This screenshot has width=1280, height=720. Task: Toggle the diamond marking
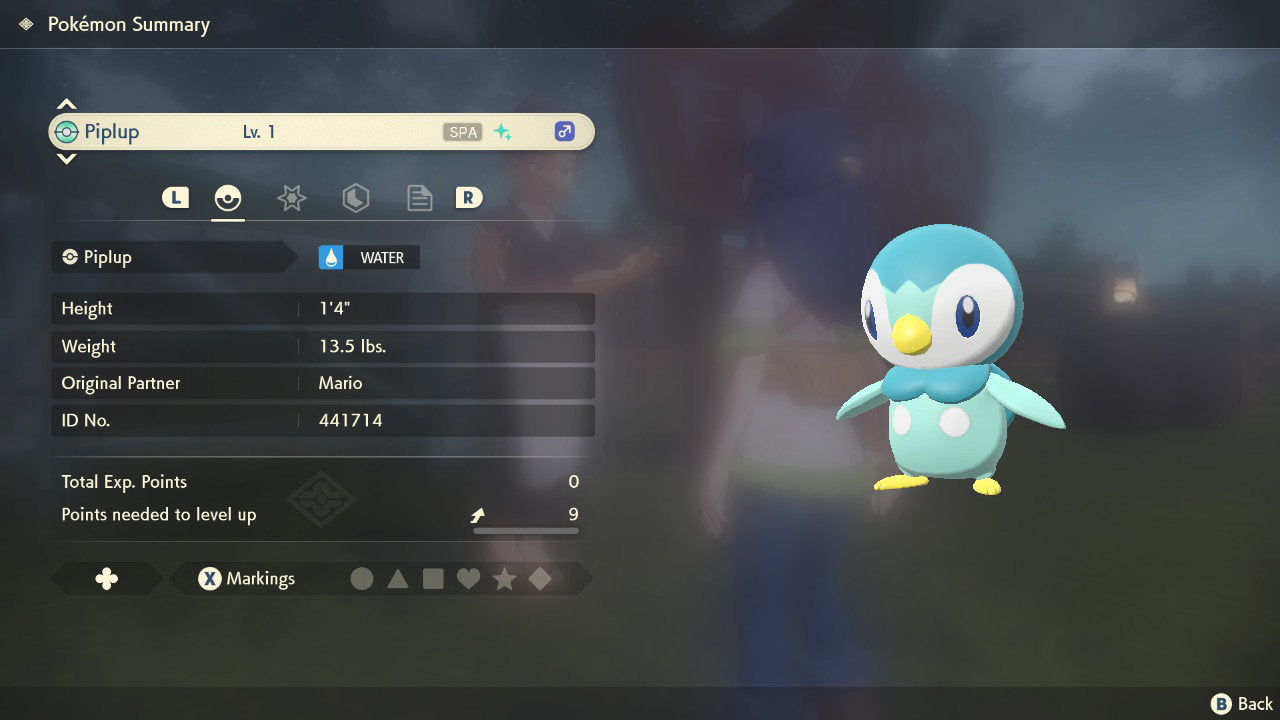tap(540, 579)
